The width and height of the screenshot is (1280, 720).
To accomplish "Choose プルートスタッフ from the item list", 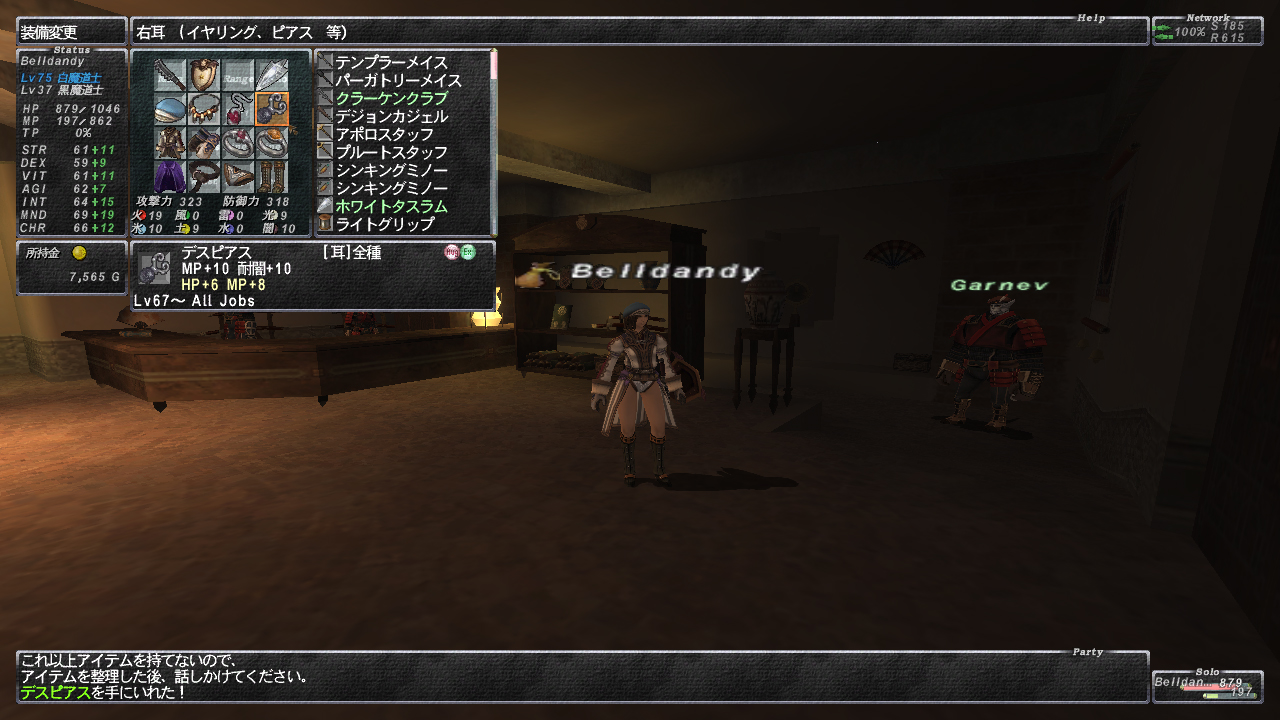I will [x=384, y=152].
